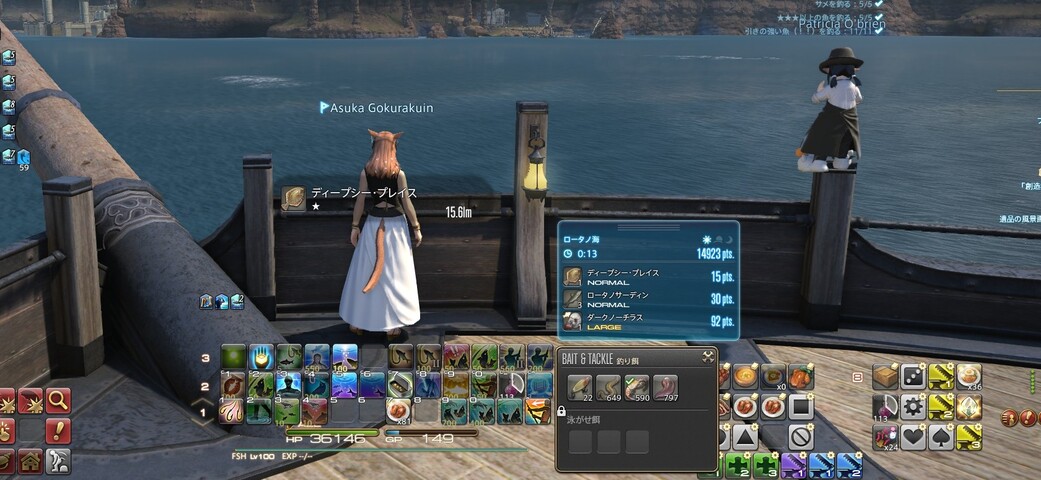
Task: Click the cardboard box icon
Action: click(885, 376)
